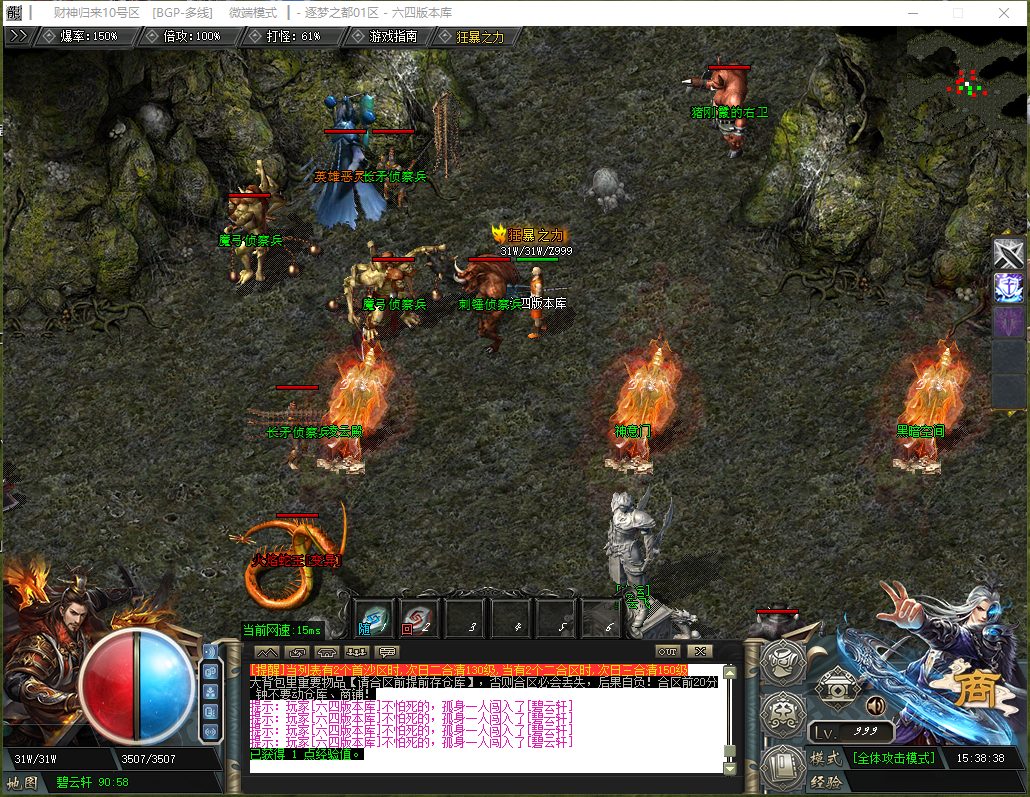Open the 地图 map button
Viewport: 1030px width, 797px height.
tap(22, 782)
